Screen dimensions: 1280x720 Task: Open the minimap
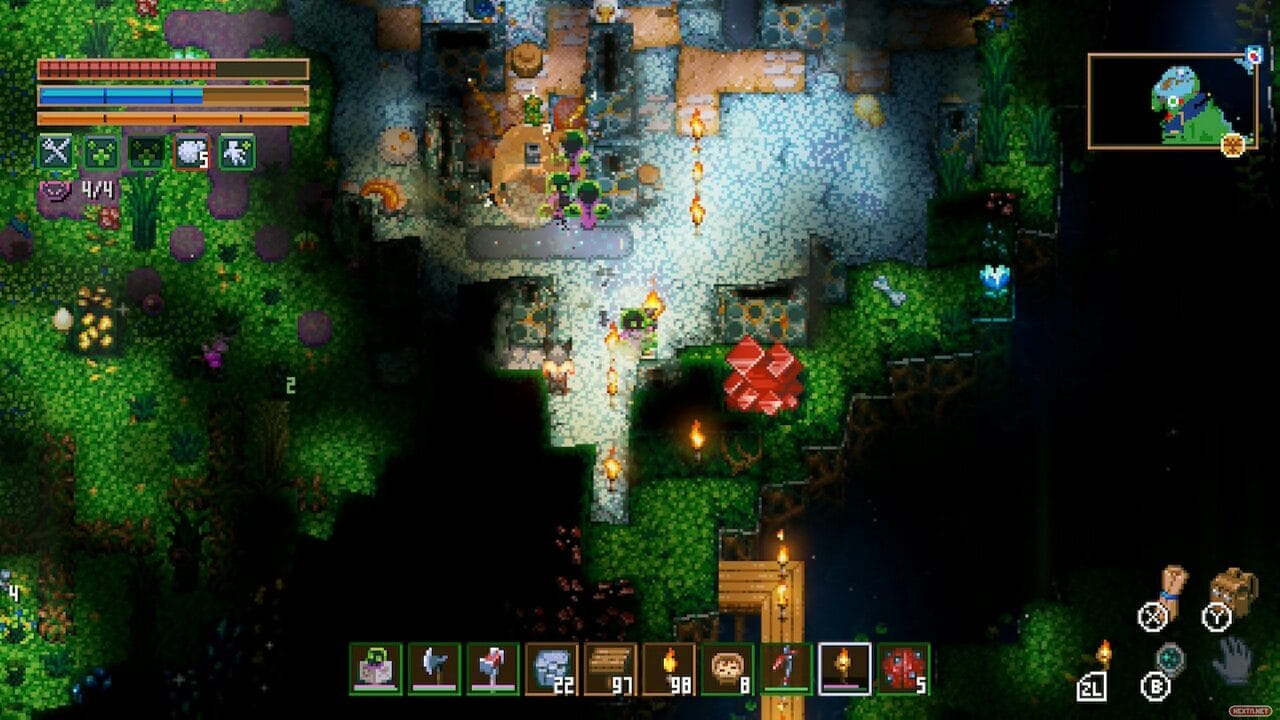pos(1172,101)
